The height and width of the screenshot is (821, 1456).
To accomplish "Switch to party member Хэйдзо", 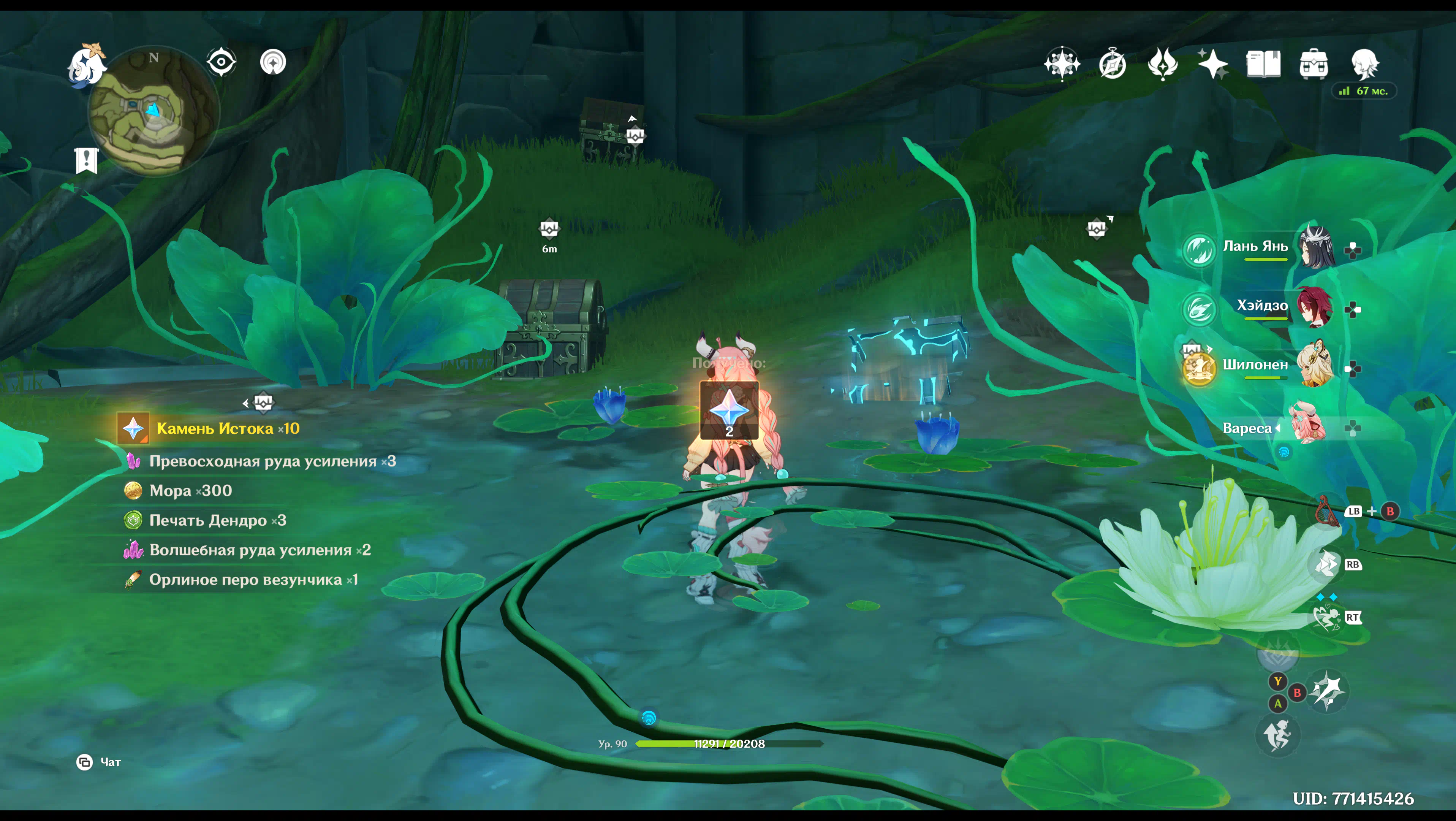I will 1315,307.
